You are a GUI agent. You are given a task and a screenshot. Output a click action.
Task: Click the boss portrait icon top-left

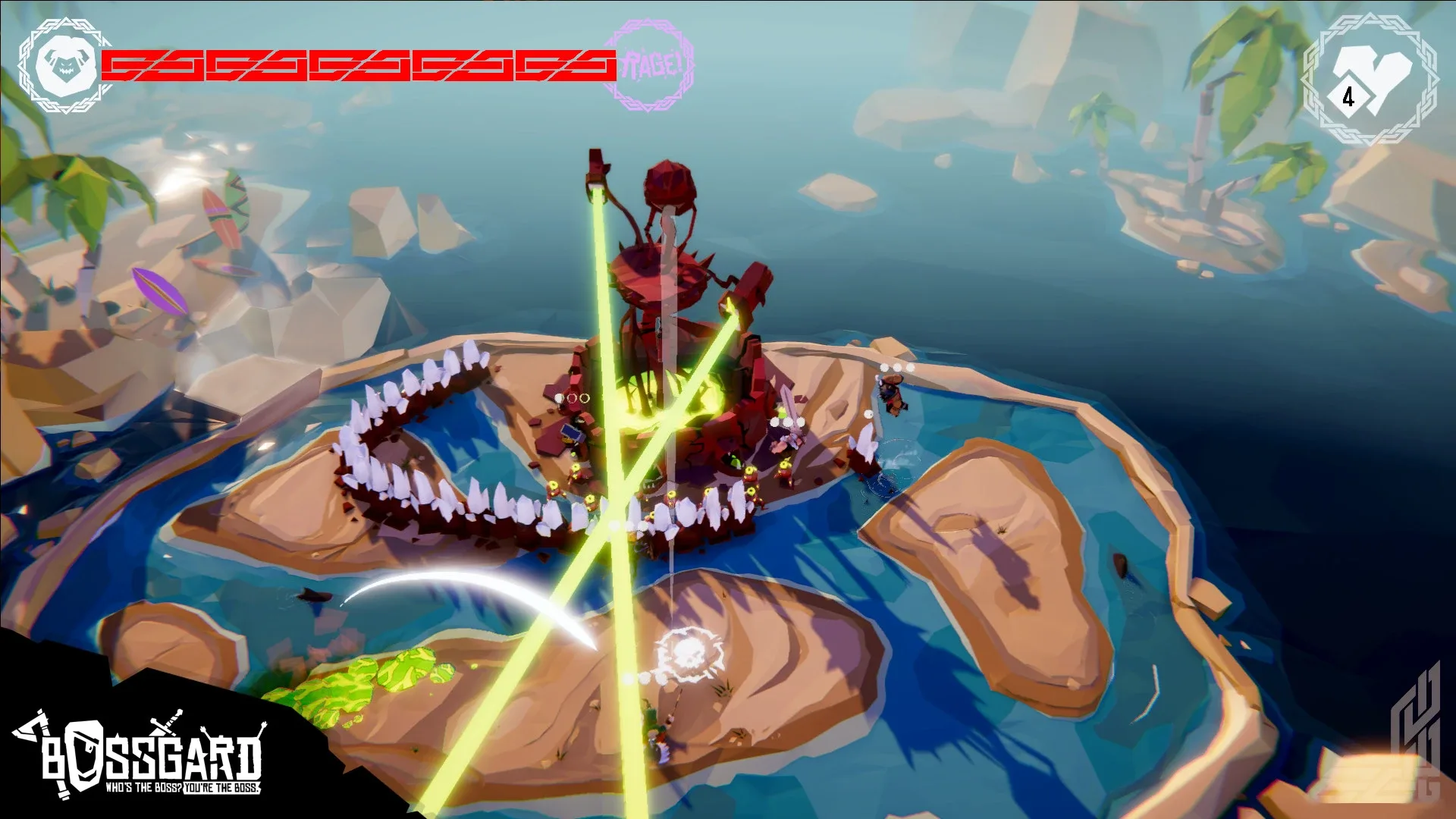click(64, 67)
